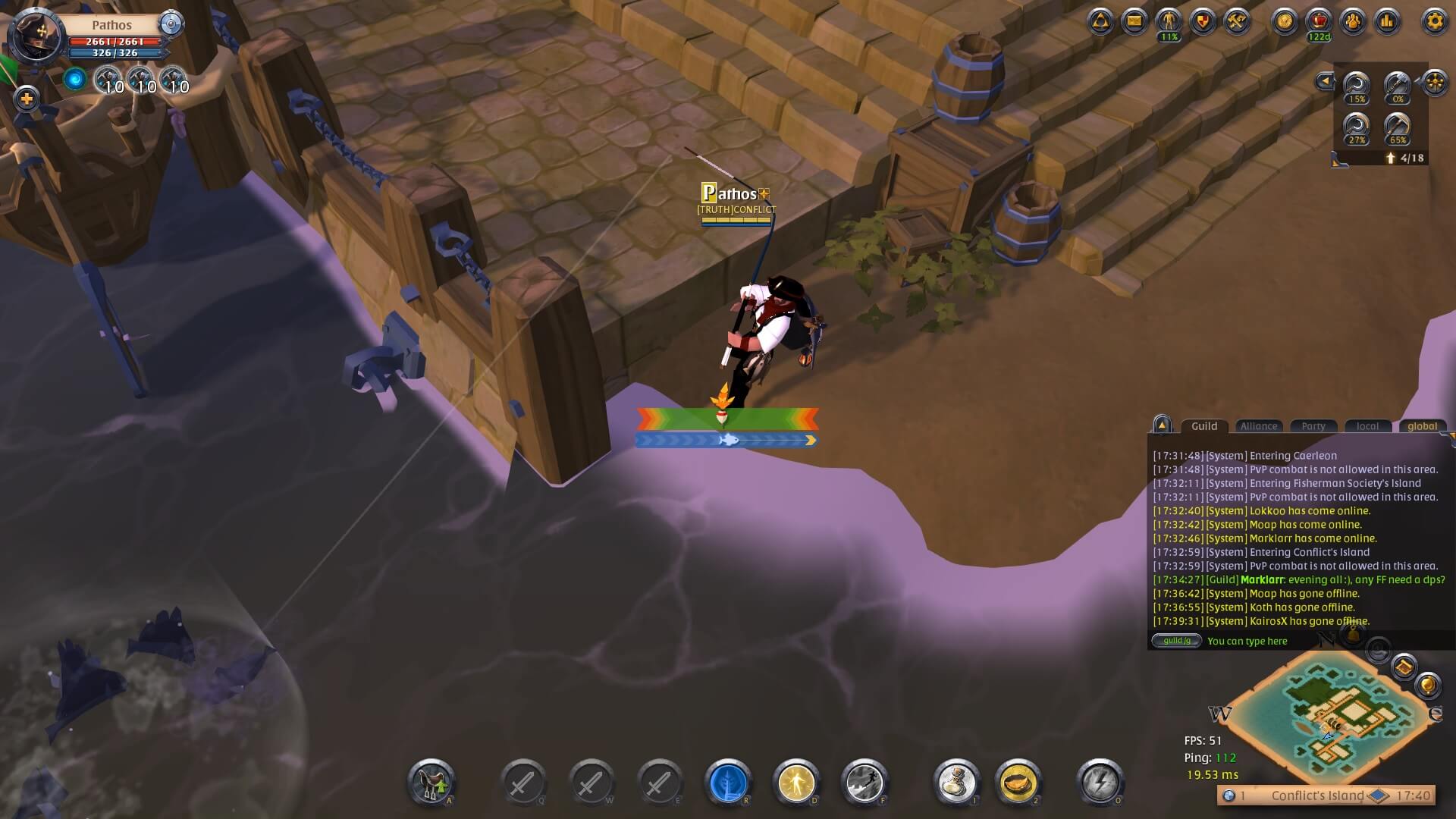Open the social panel icon

click(1354, 23)
